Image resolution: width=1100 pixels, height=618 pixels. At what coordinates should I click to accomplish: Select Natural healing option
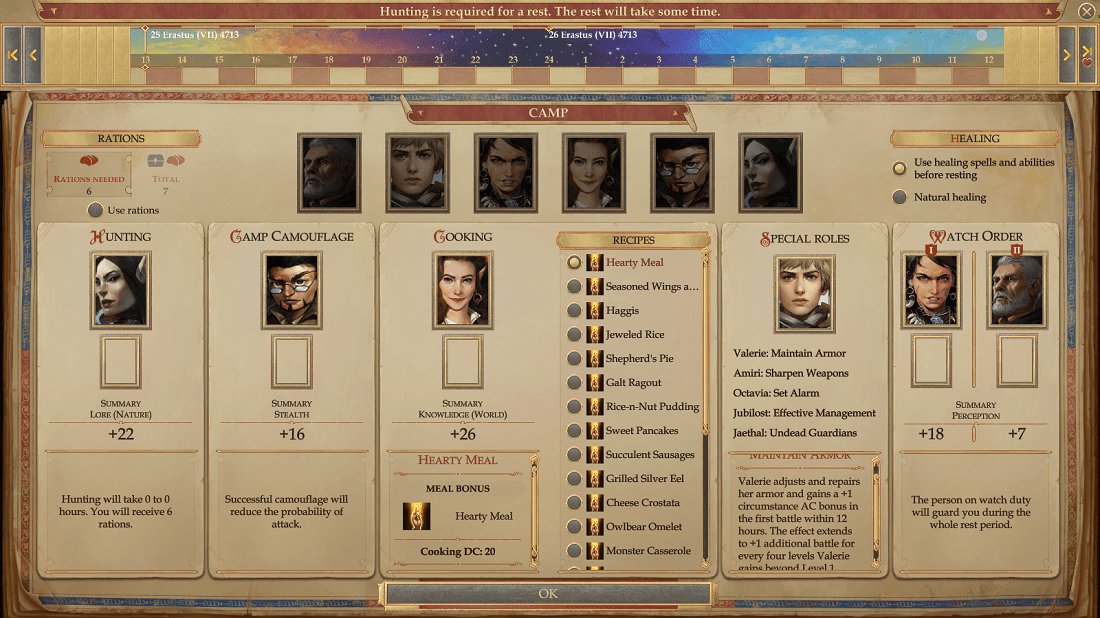click(900, 197)
